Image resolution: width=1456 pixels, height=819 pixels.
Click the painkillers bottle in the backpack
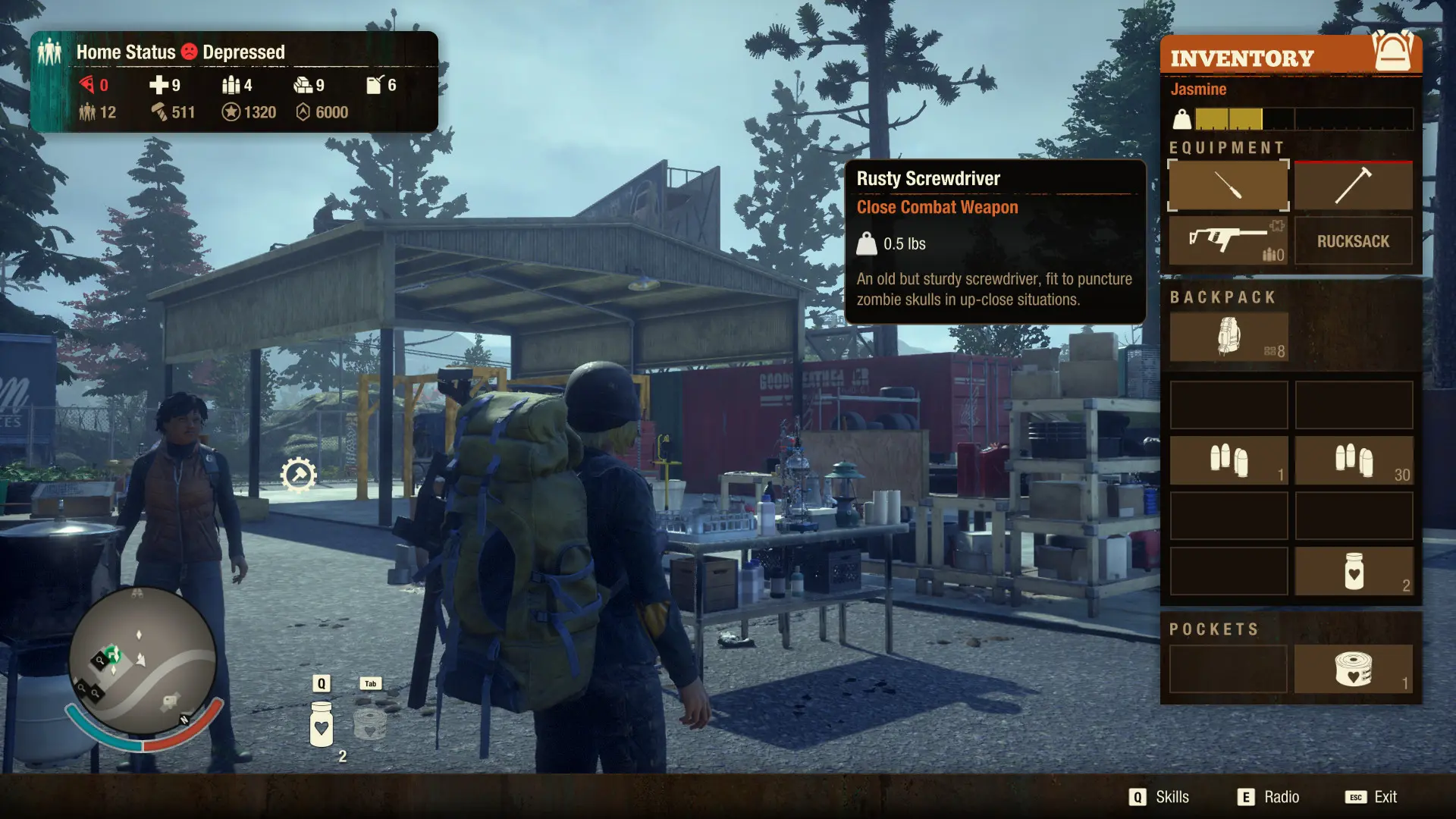[x=1353, y=571]
